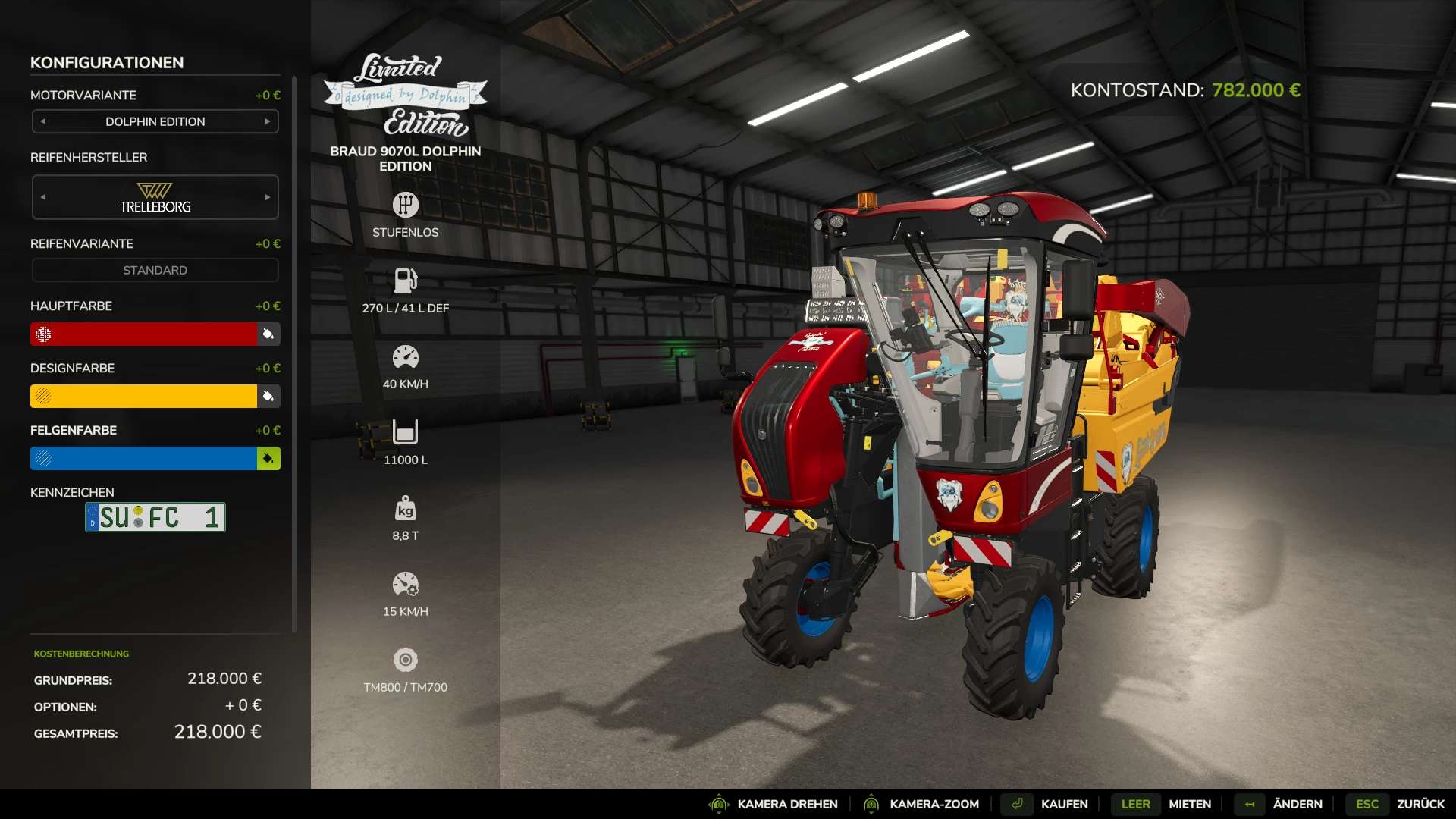Rent the vehicle with Mieten
Viewport: 1456px width, 819px height.
point(1189,804)
